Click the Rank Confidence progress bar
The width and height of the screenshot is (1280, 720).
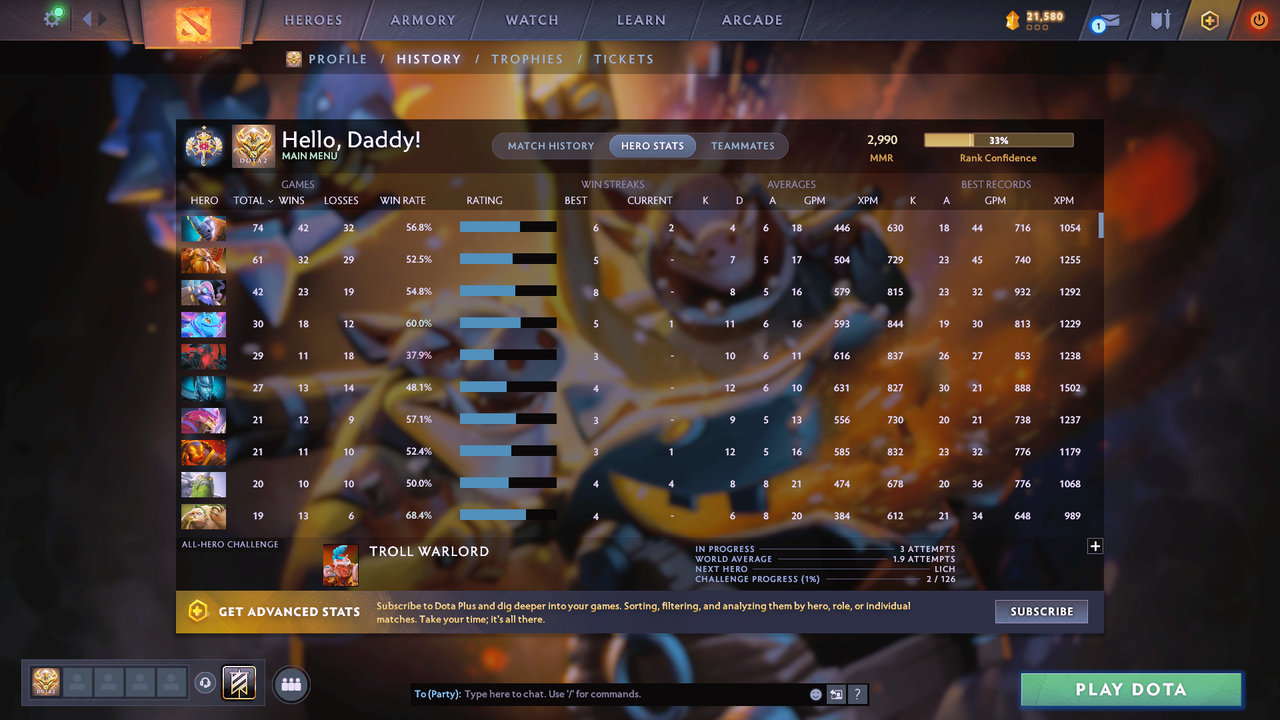pyautogui.click(x=998, y=140)
